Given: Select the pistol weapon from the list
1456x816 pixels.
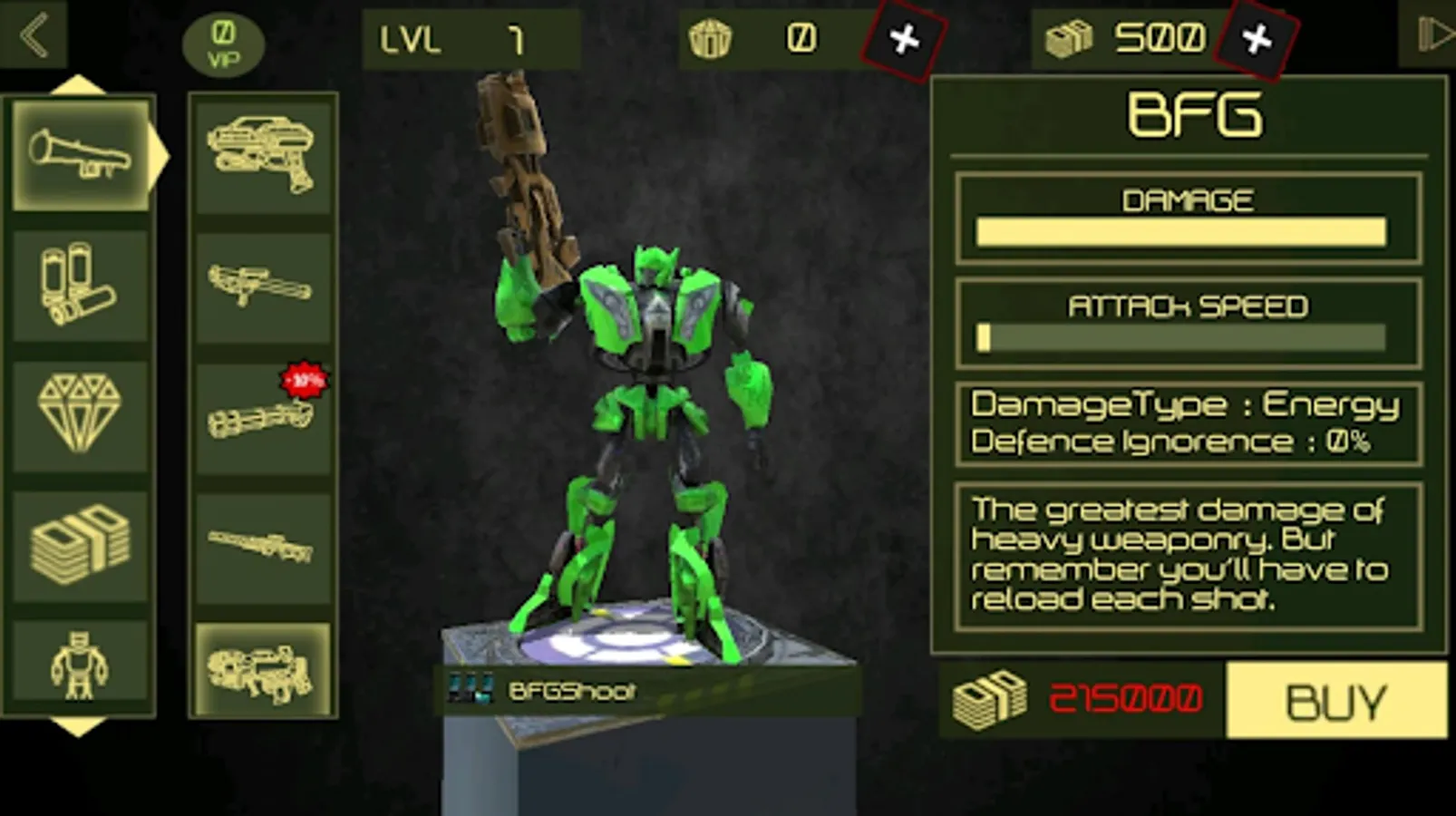Looking at the screenshot, I should (262, 154).
